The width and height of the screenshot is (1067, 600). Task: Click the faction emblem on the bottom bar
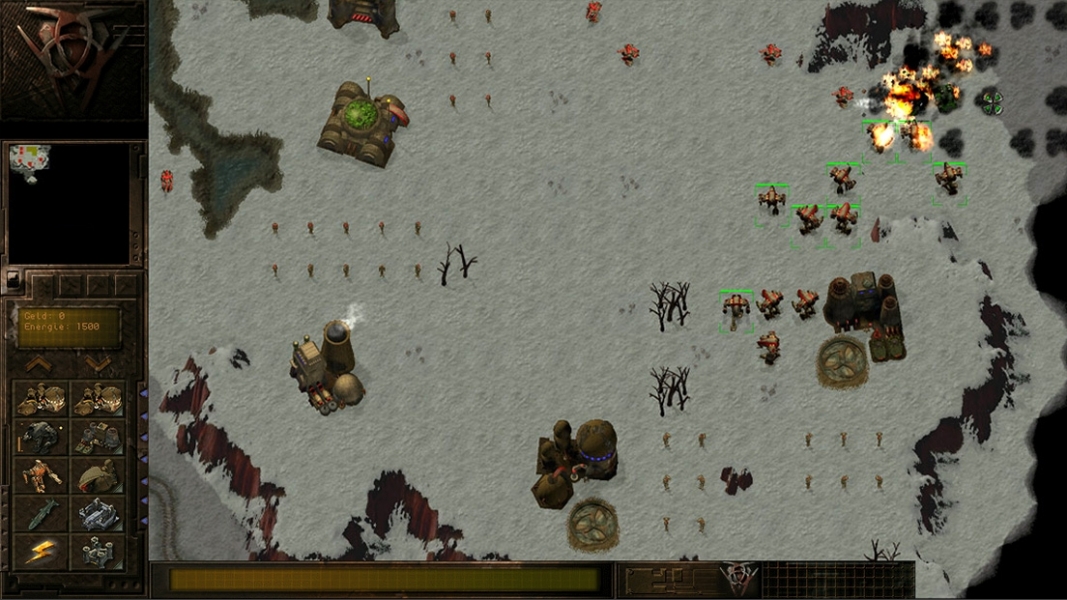tap(739, 579)
